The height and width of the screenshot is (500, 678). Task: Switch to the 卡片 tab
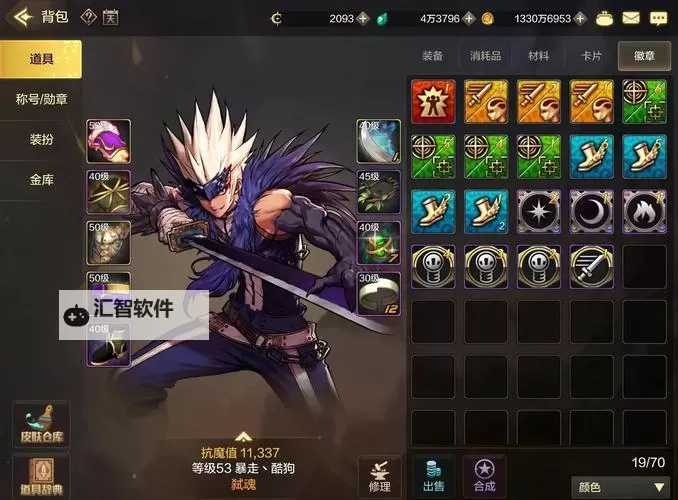[591, 57]
